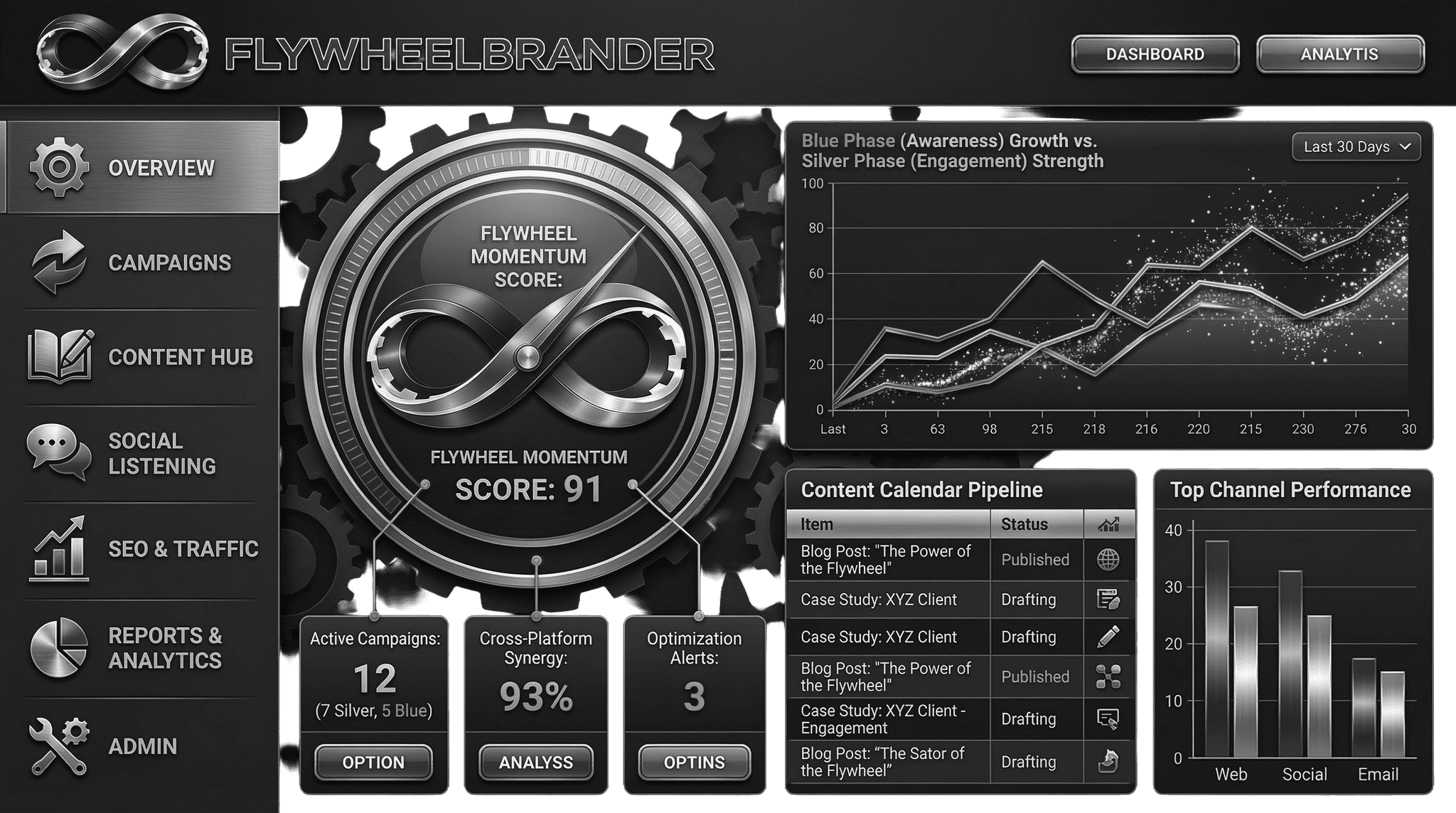Select the Overview gear icon in sidebar
Viewport: 1456px width, 813px height.
pos(55,166)
